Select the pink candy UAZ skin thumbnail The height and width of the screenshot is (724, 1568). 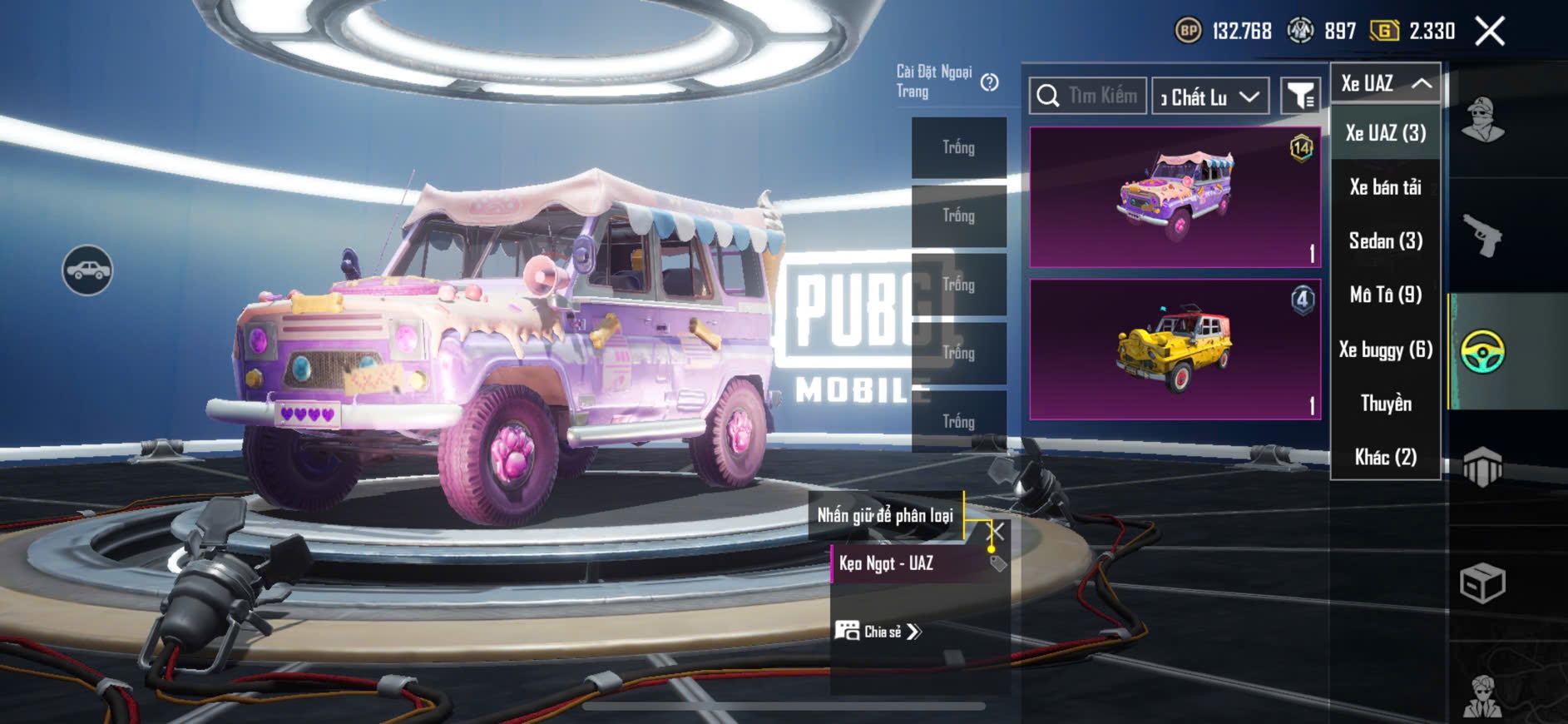[x=1175, y=197]
